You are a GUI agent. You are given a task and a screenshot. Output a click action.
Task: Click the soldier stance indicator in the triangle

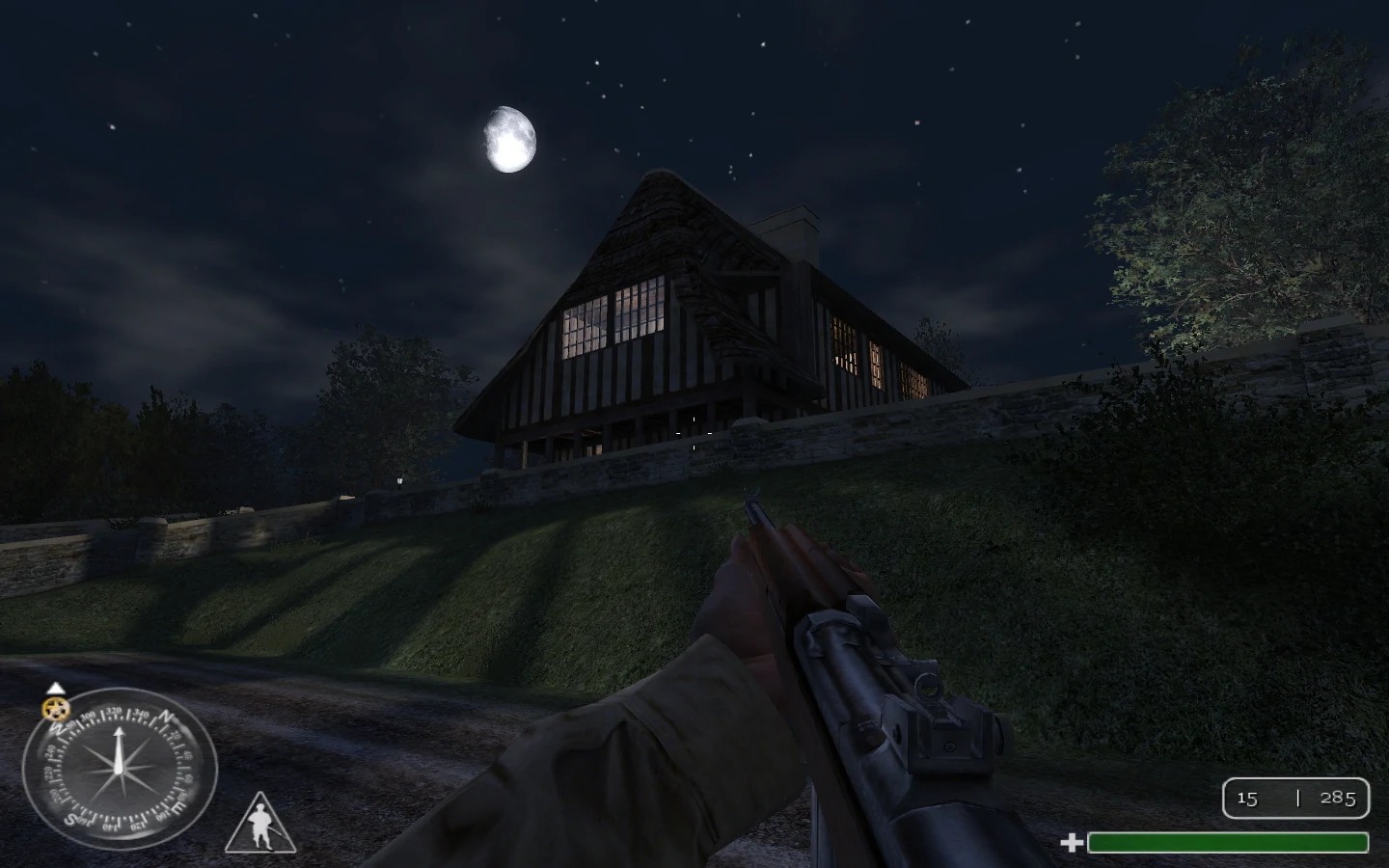[259, 823]
